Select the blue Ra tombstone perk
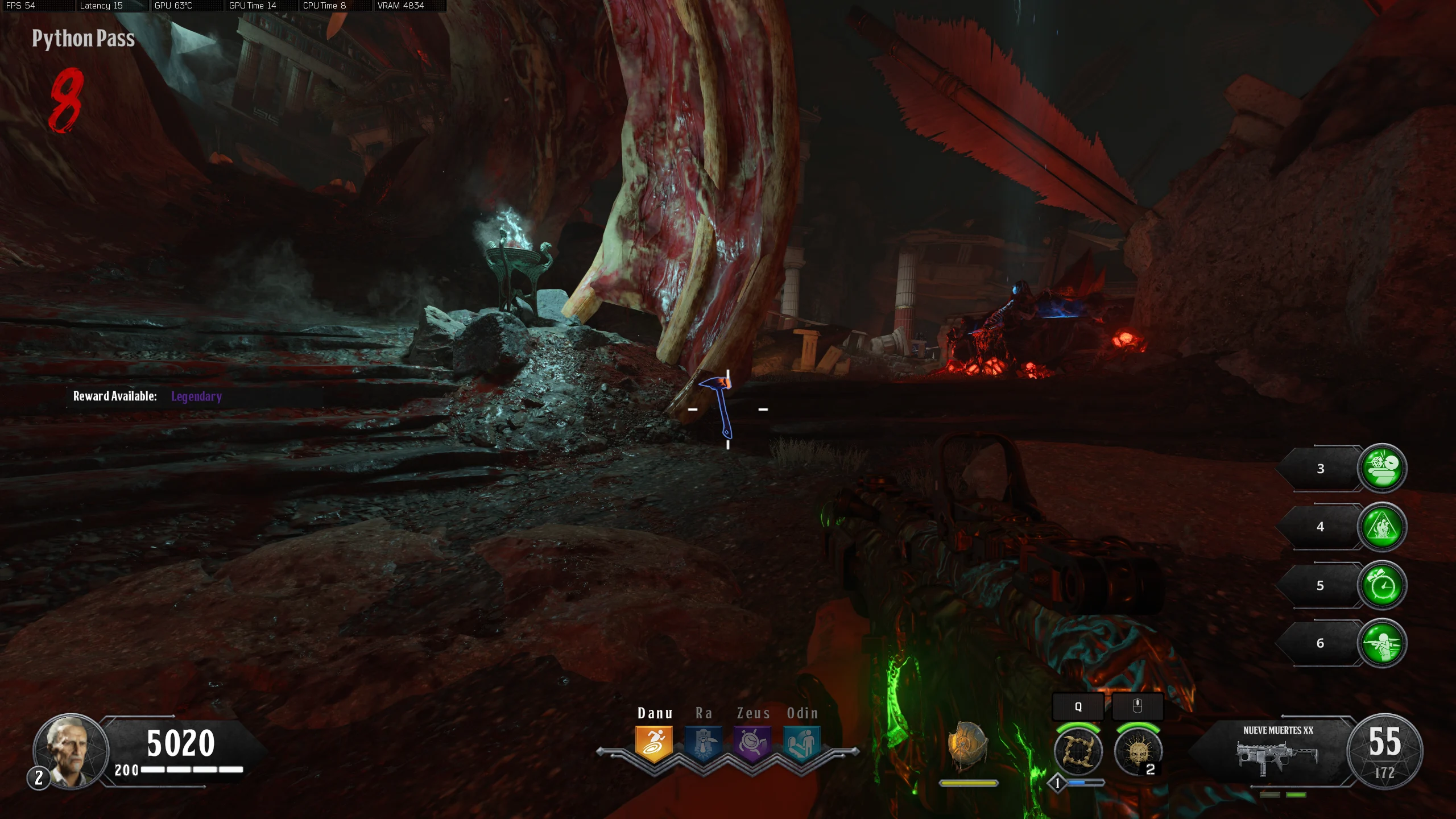 (704, 743)
